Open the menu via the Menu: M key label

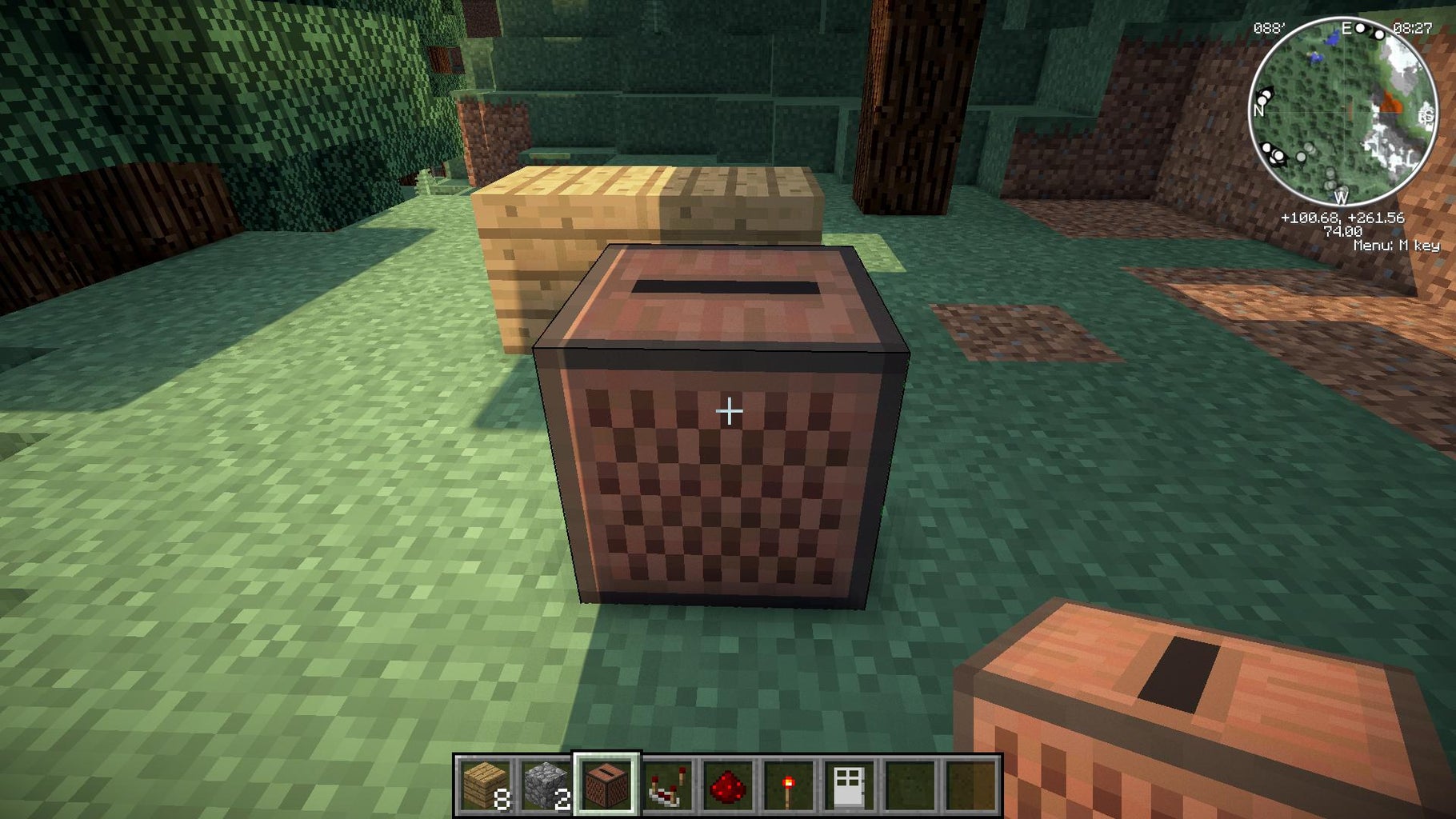(x=1398, y=245)
